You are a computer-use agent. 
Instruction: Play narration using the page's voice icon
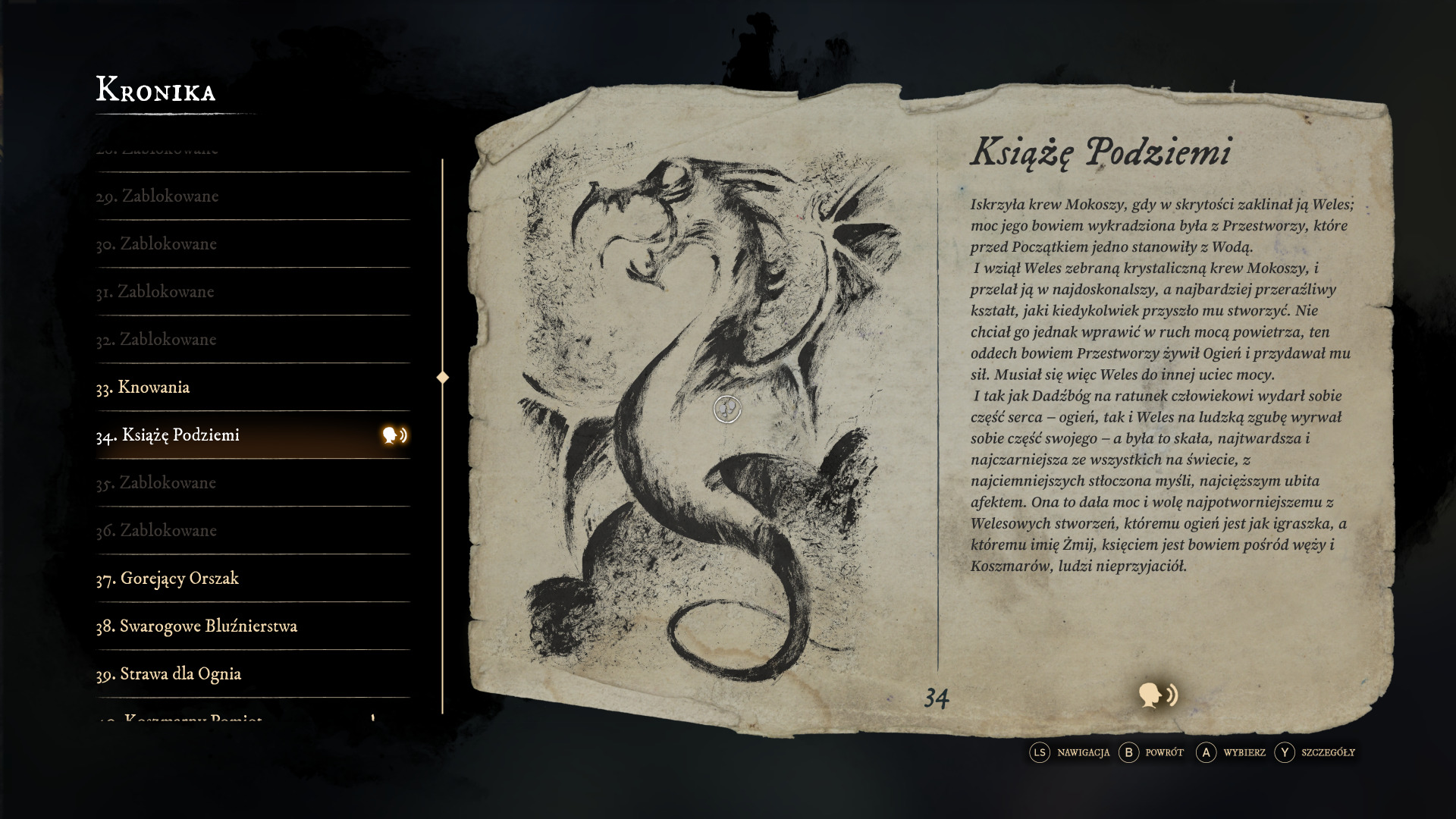point(1157,695)
